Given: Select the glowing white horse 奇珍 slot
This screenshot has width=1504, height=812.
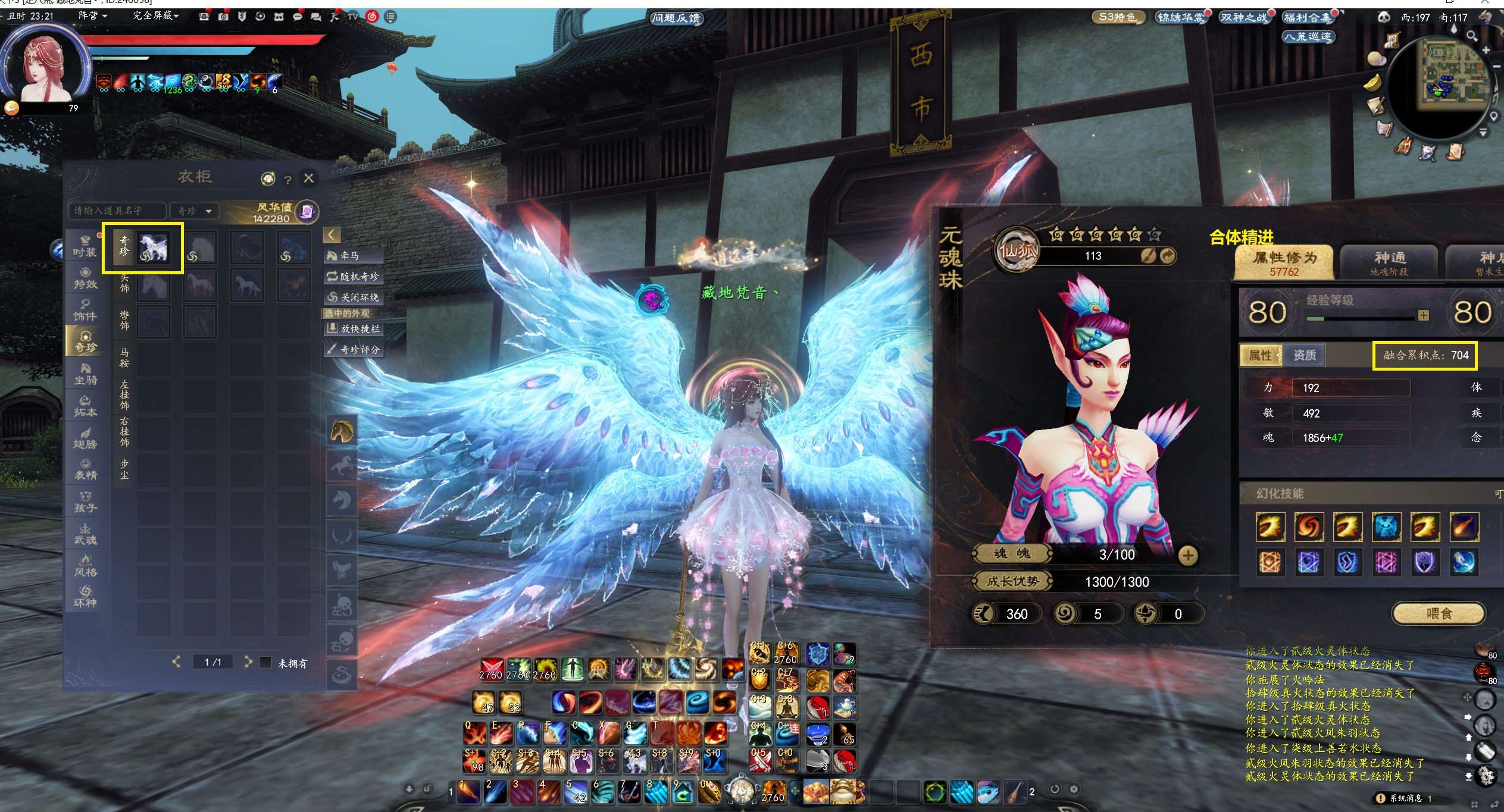Looking at the screenshot, I should pos(153,247).
